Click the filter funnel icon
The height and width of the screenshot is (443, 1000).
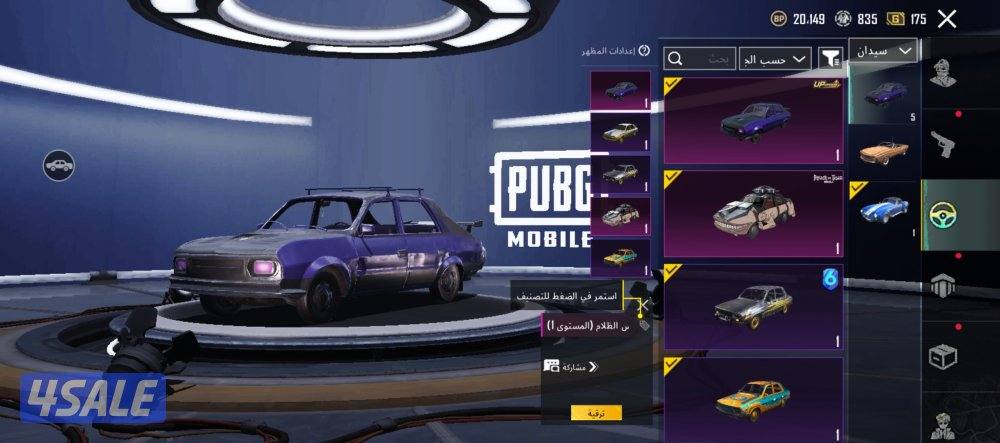pos(830,58)
